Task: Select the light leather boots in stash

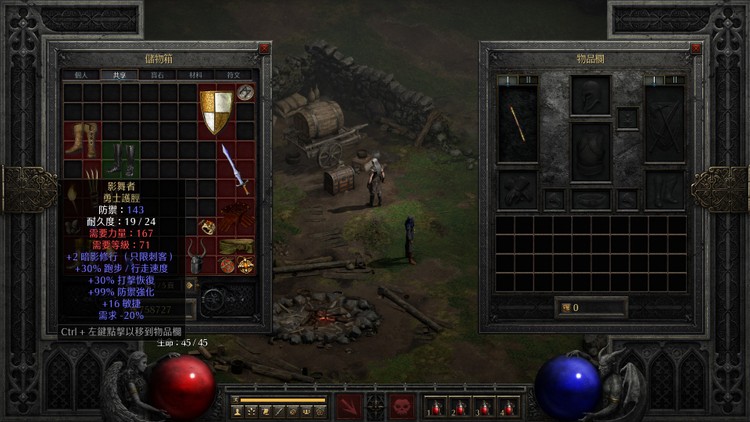Action: [x=81, y=139]
